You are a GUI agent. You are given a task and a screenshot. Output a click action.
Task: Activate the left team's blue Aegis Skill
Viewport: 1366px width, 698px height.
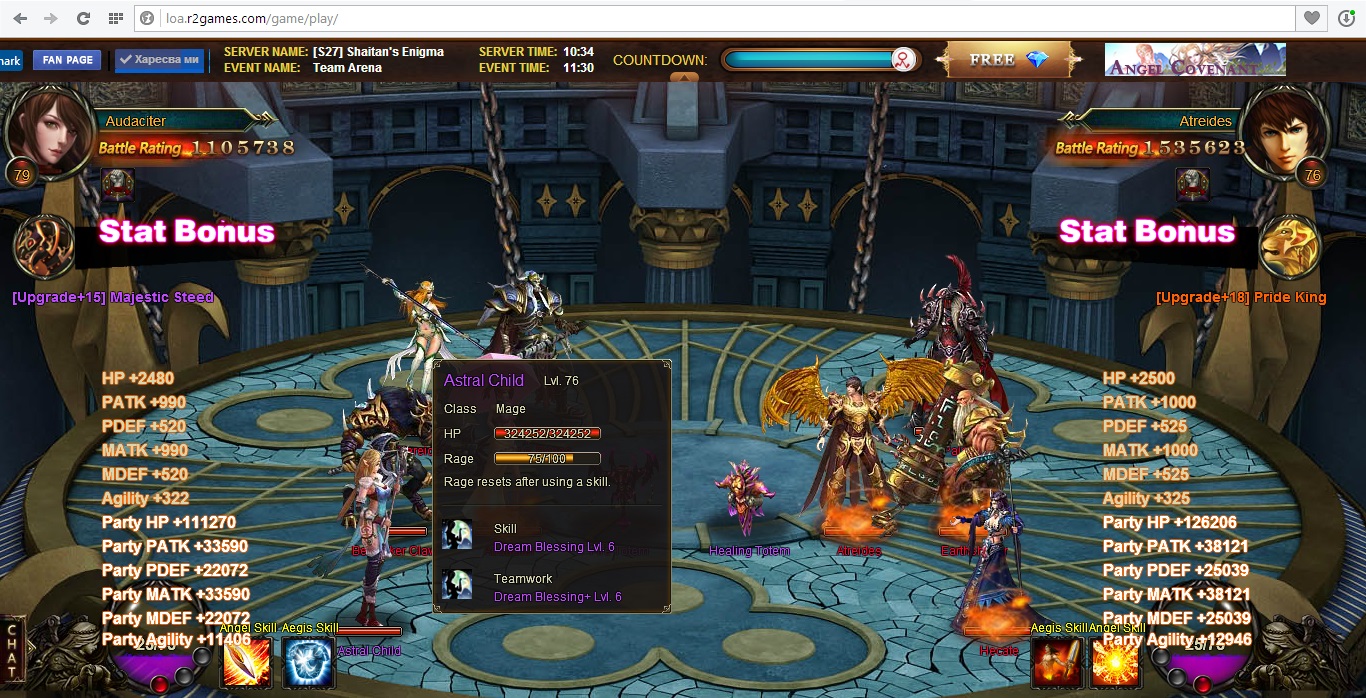pyautogui.click(x=308, y=662)
